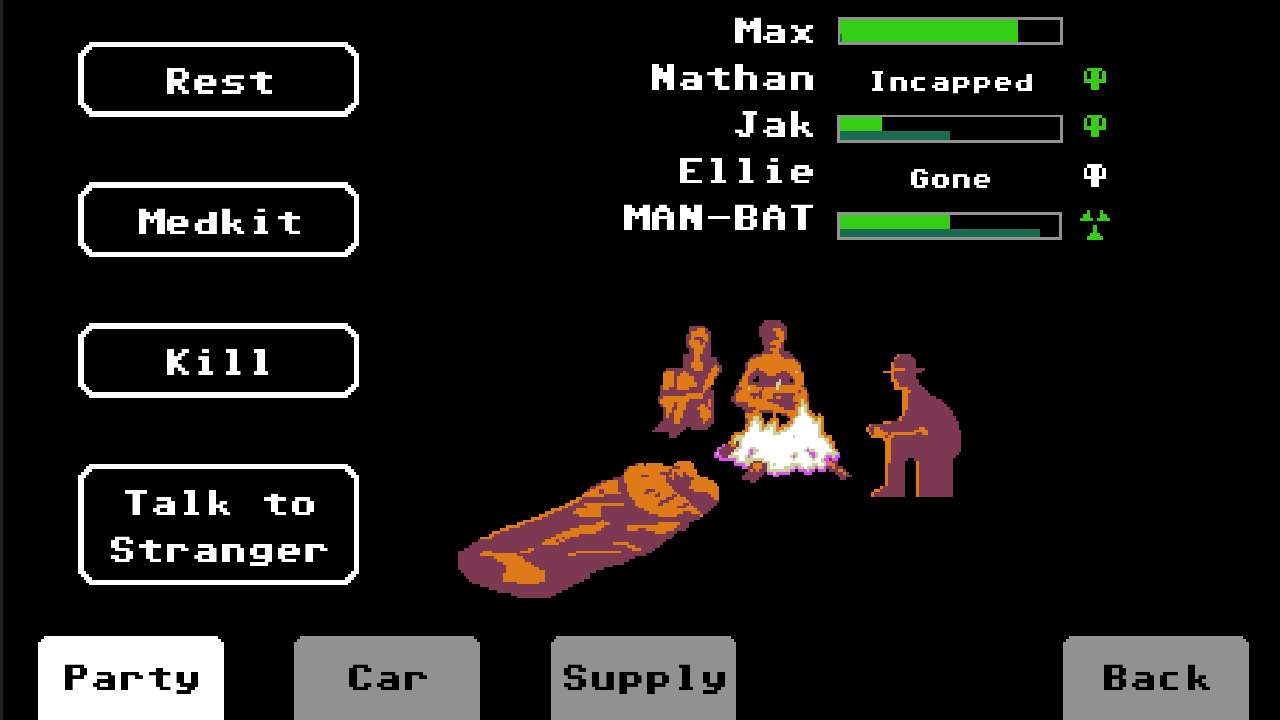Viewport: 1280px width, 720px height.
Task: Switch to the Supply tab
Action: (642, 677)
